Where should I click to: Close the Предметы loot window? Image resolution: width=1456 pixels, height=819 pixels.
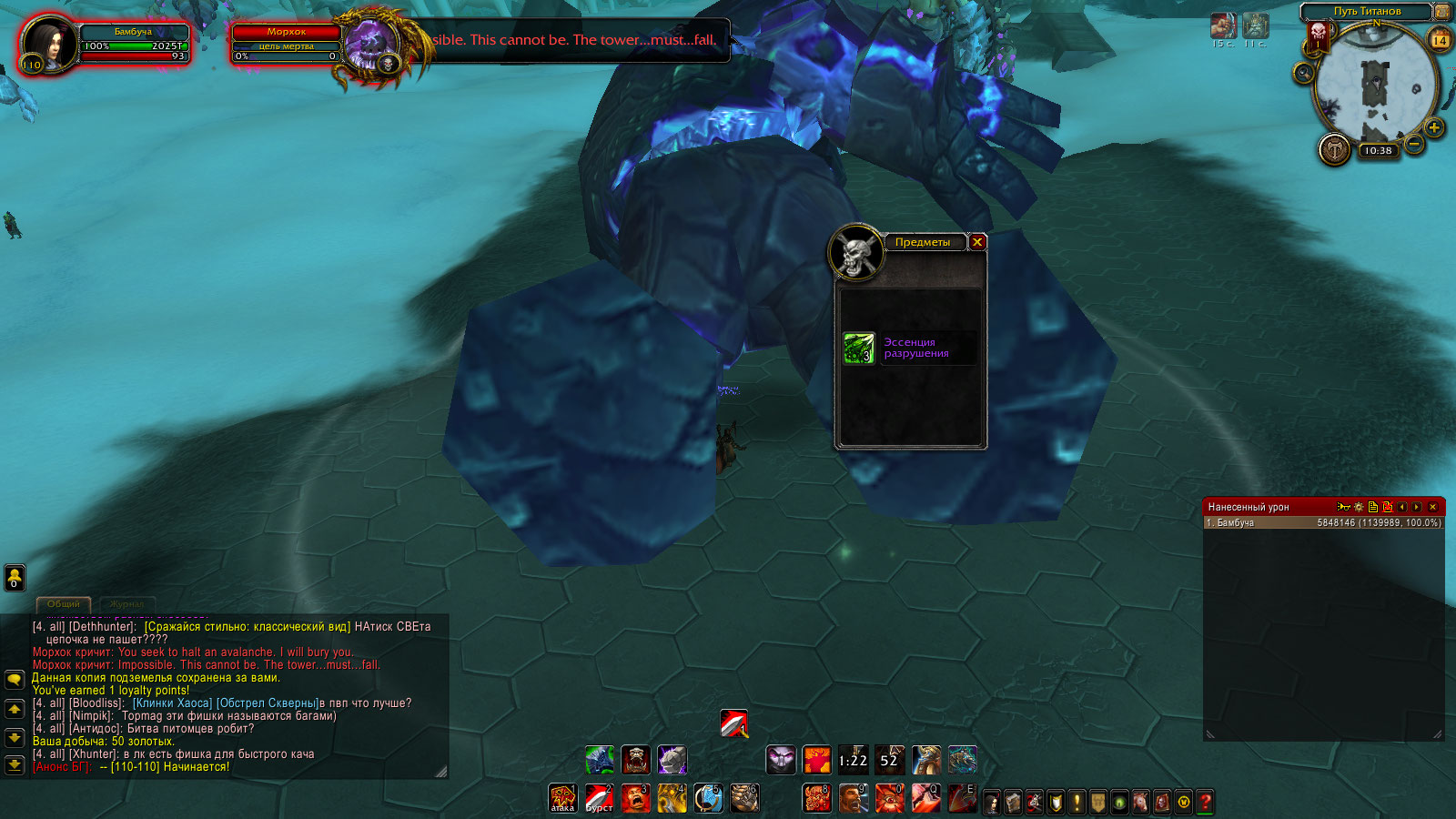977,242
